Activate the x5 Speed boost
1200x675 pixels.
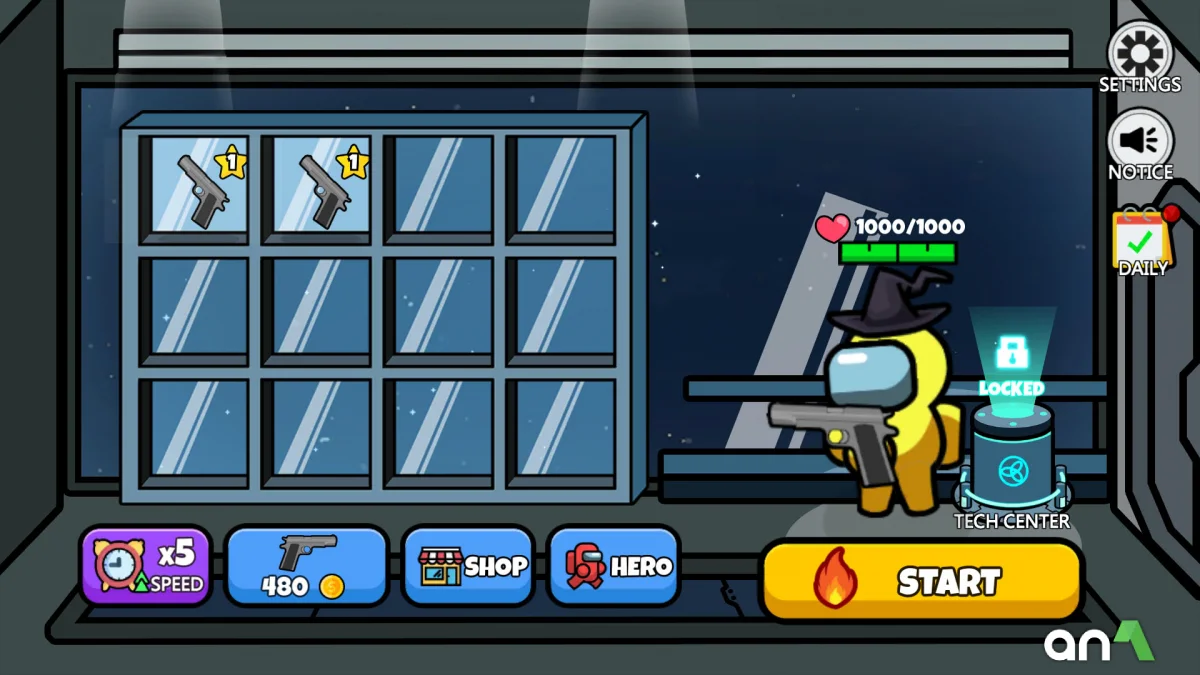[x=146, y=567]
